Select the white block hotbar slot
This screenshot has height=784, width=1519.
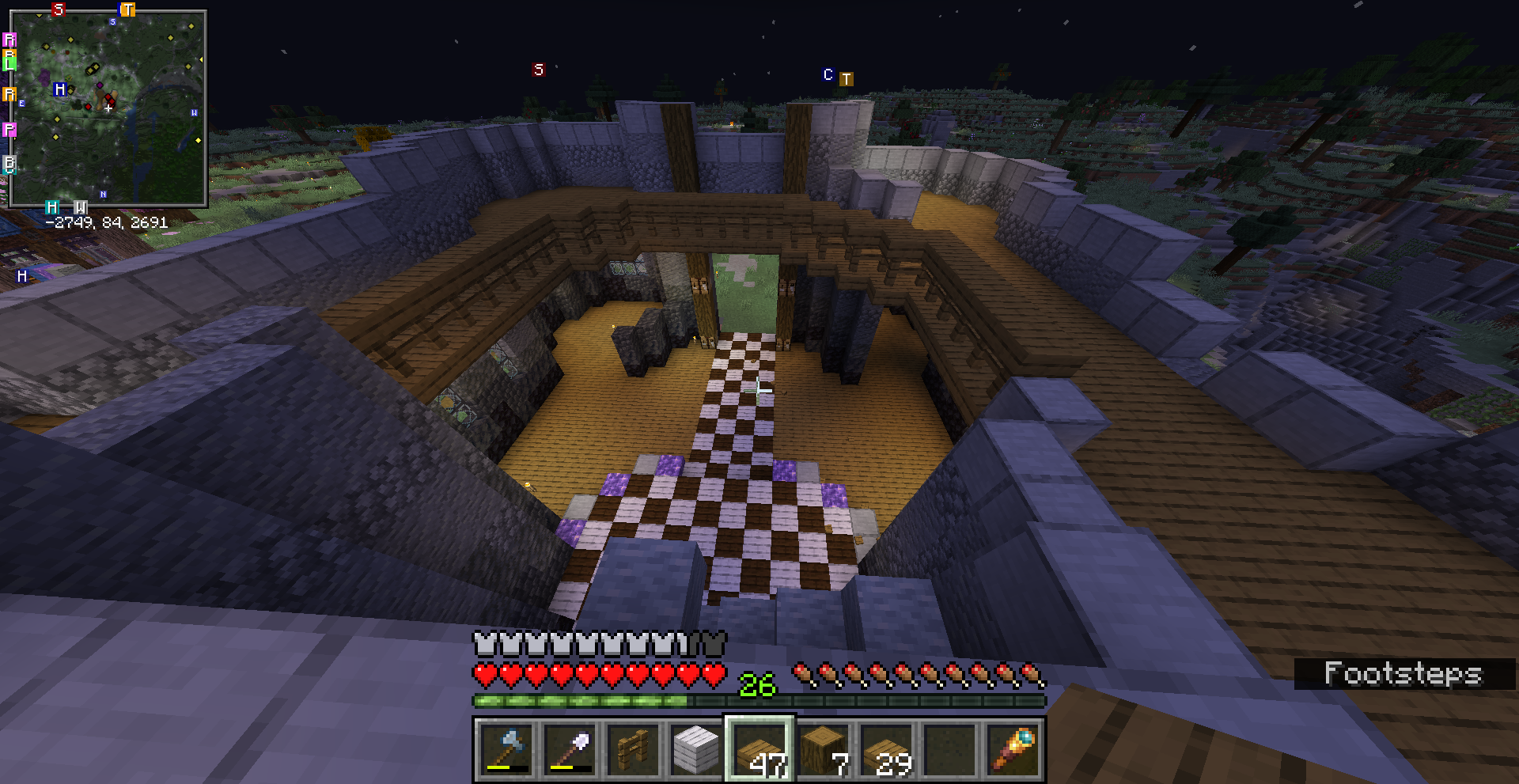coord(696,748)
